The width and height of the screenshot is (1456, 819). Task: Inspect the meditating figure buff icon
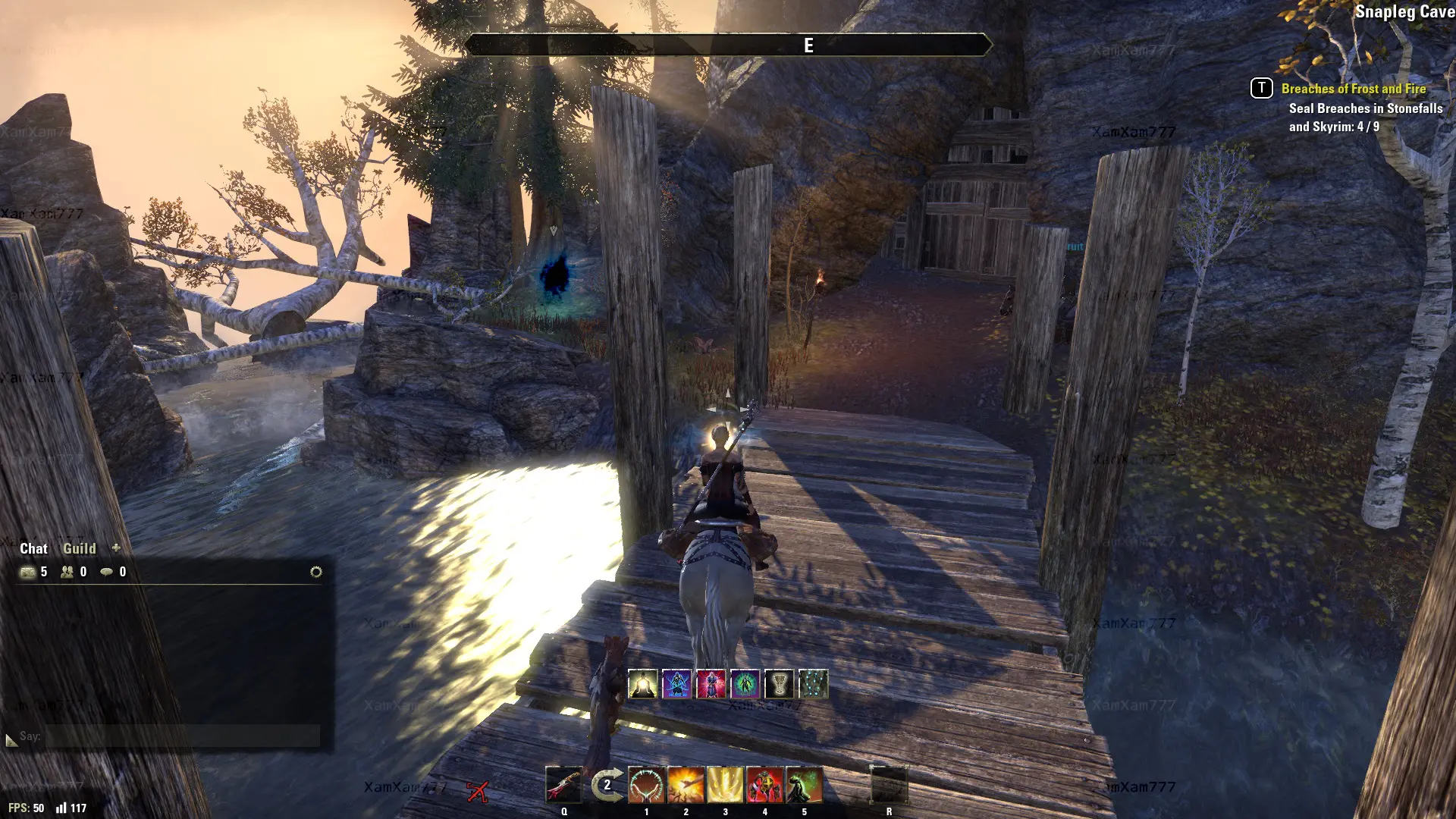pyautogui.click(x=643, y=684)
